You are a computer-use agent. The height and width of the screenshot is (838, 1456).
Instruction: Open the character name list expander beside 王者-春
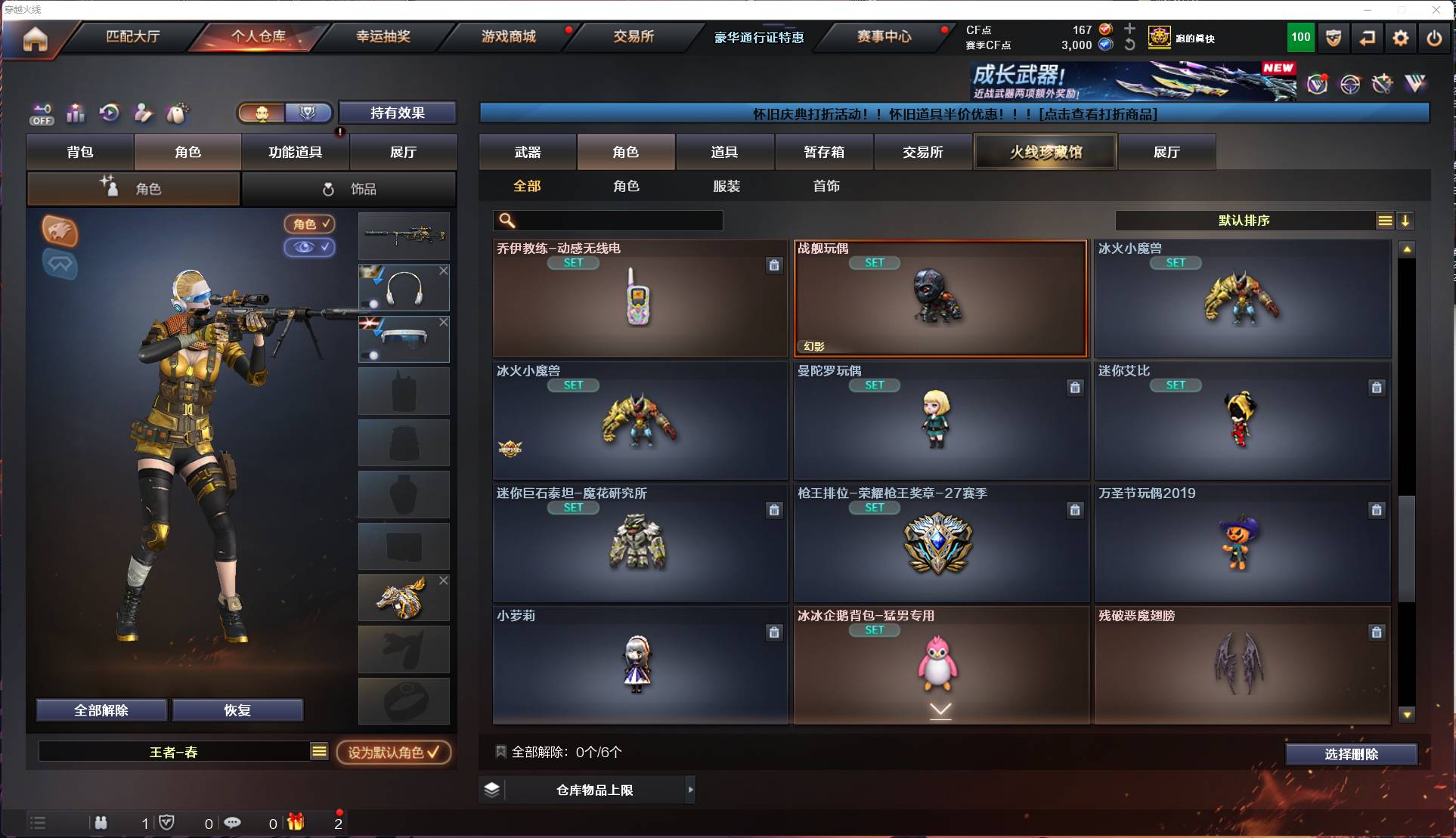pyautogui.click(x=319, y=751)
